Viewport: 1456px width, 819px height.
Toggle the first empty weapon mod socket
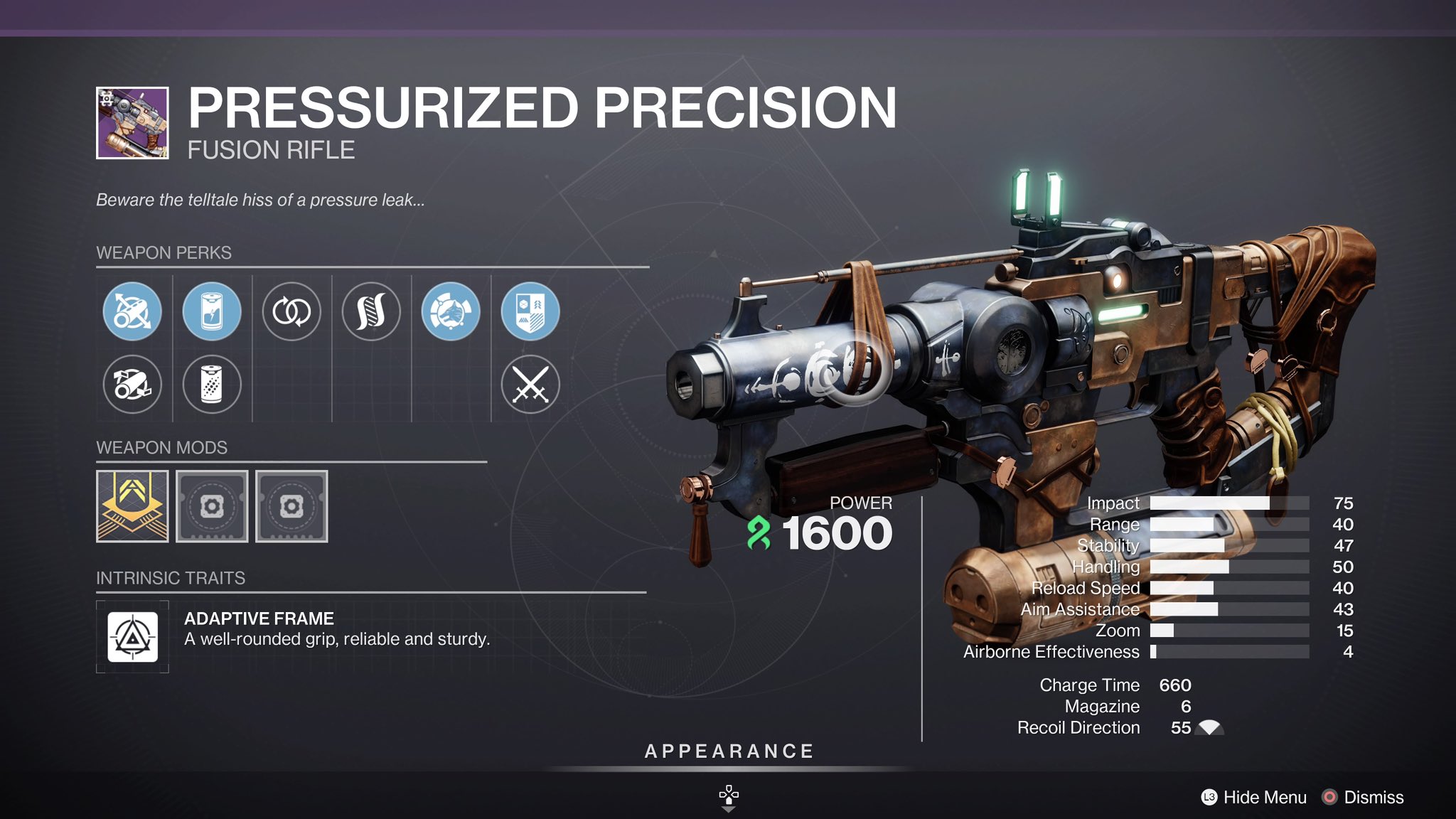pyautogui.click(x=212, y=508)
